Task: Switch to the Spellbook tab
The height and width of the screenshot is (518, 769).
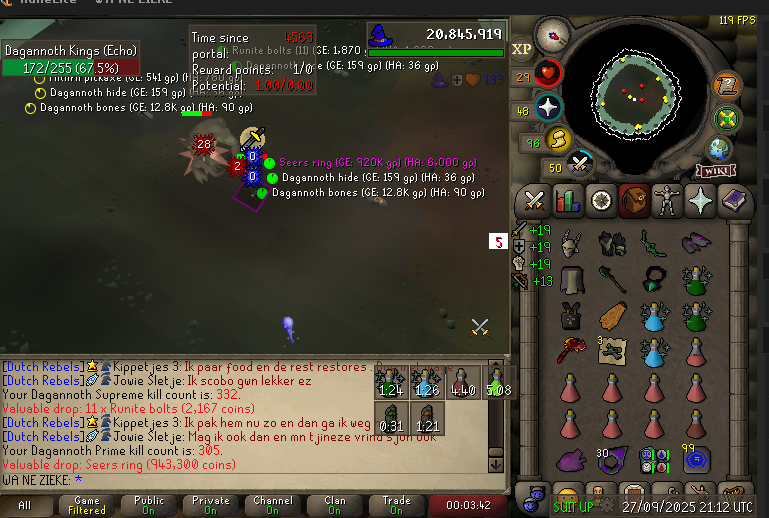Action: click(733, 200)
